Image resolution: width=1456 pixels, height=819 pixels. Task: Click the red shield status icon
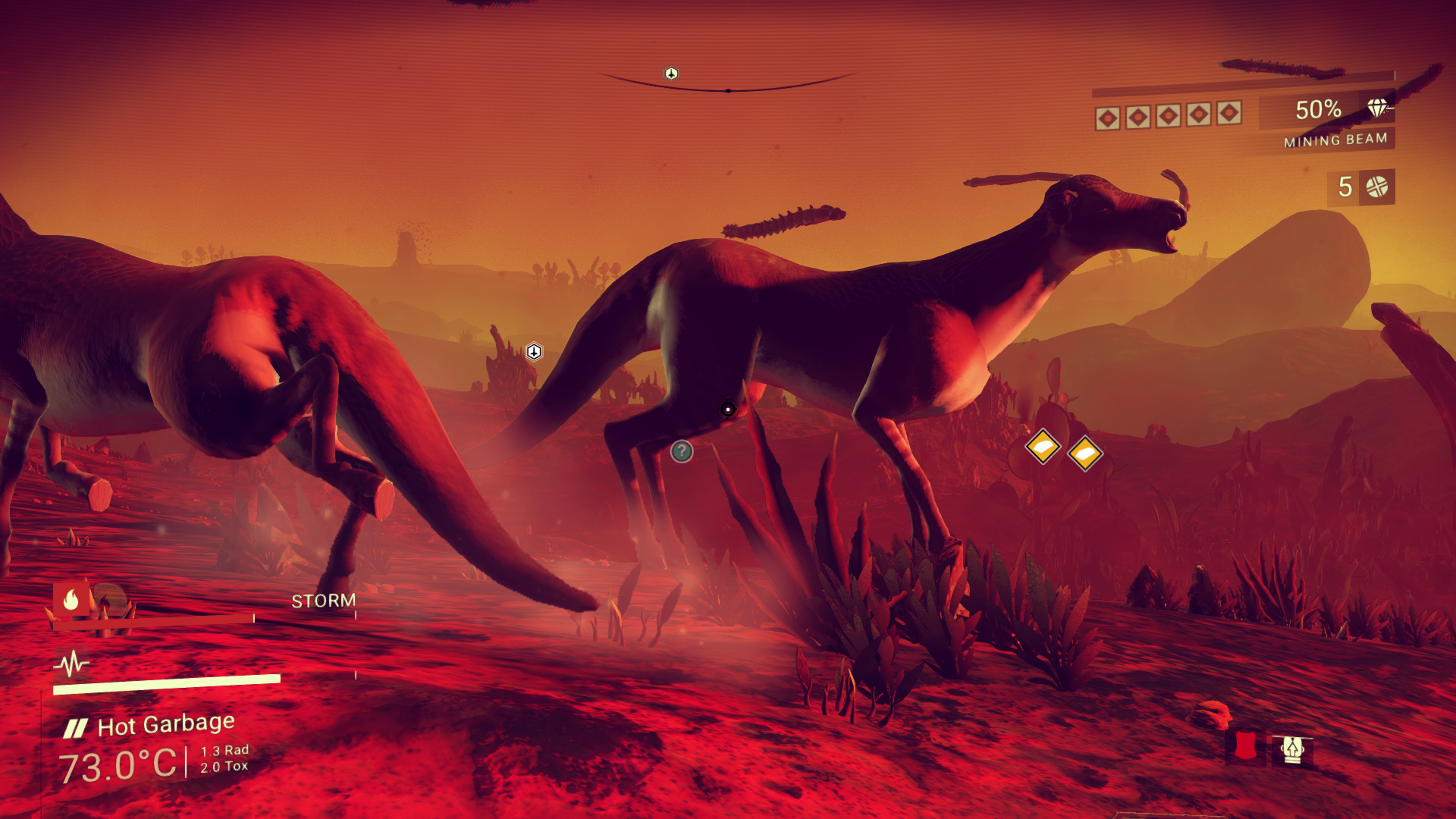click(1244, 748)
